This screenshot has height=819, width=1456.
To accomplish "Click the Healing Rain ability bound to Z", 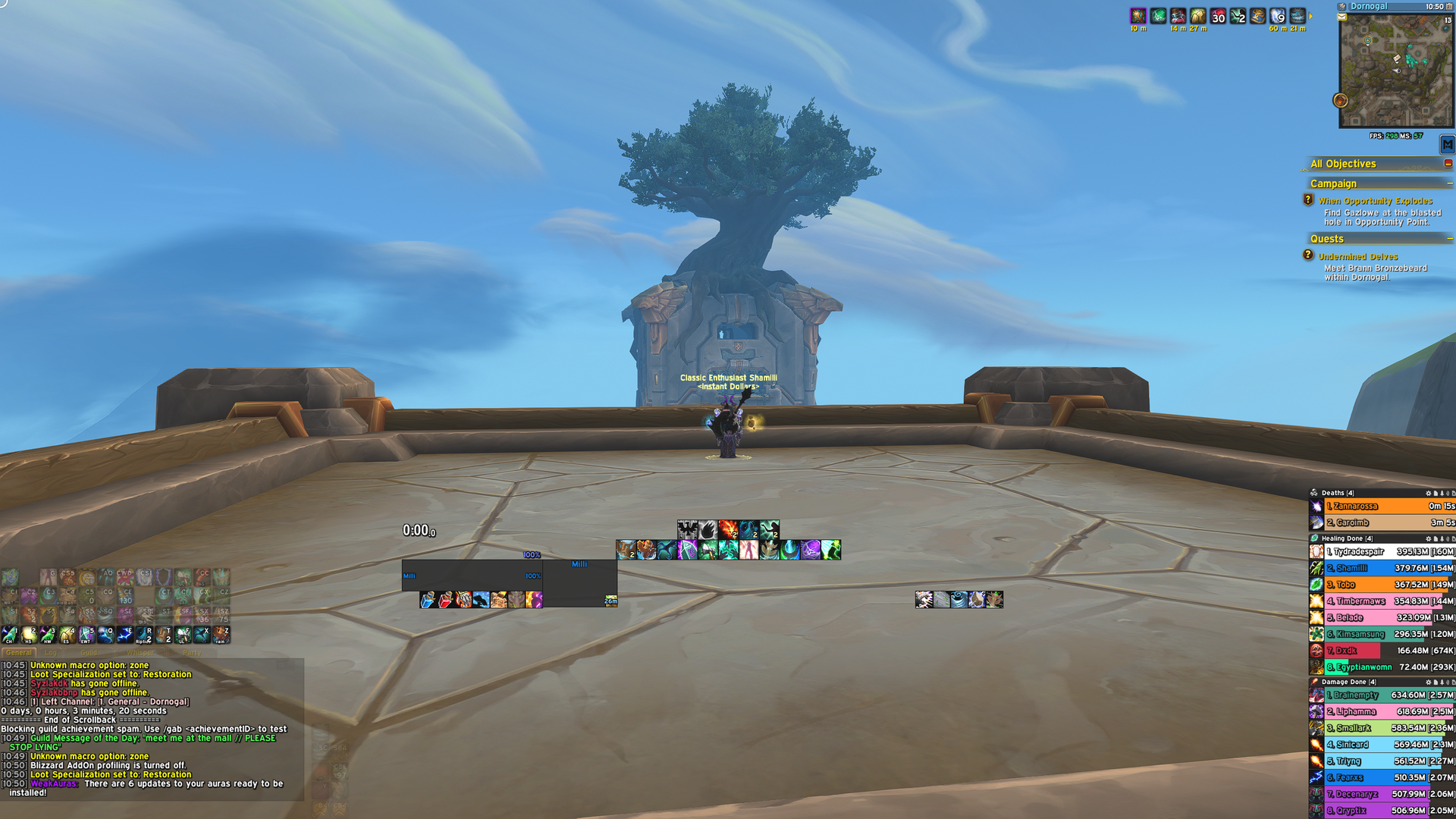I will pyautogui.click(x=221, y=635).
